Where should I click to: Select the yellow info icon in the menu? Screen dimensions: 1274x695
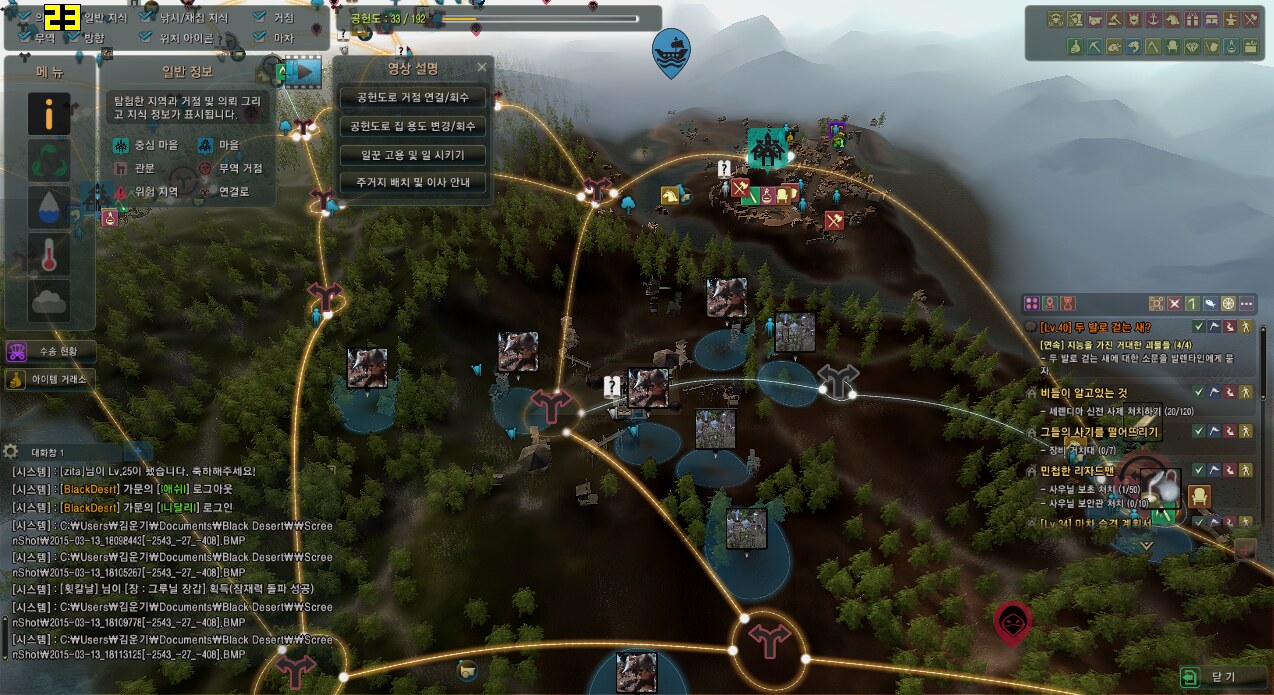coord(49,114)
